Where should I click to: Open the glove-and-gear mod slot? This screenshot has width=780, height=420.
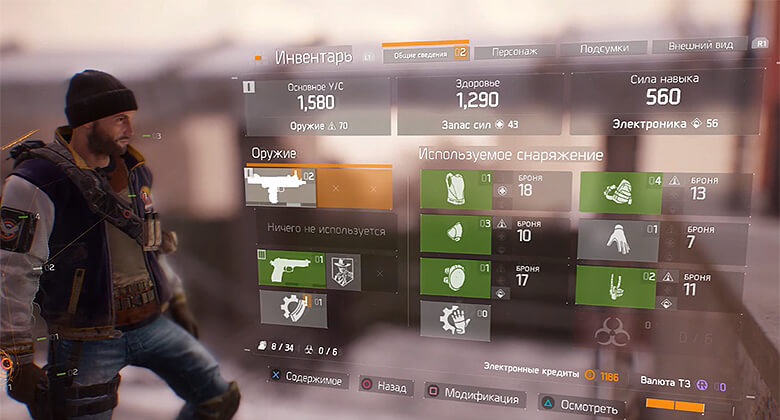pos(454,321)
